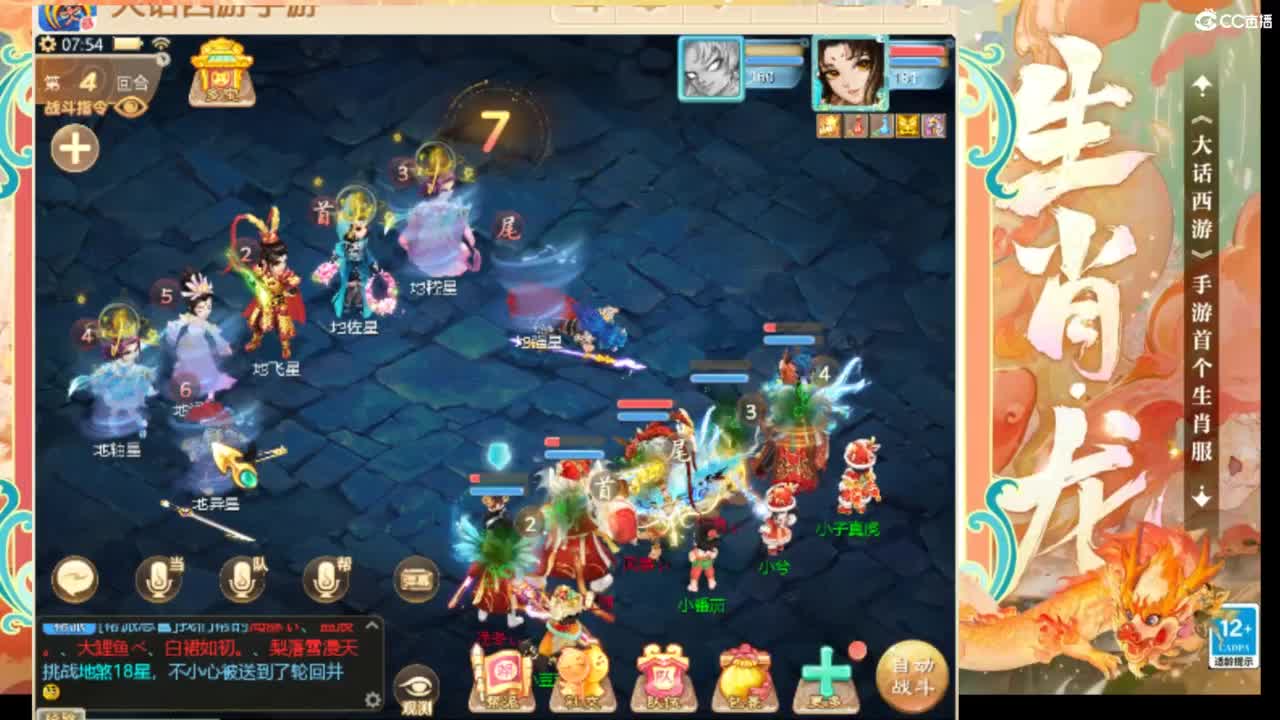
Task: Expand the golden plus button on the left
Action: coord(72,146)
